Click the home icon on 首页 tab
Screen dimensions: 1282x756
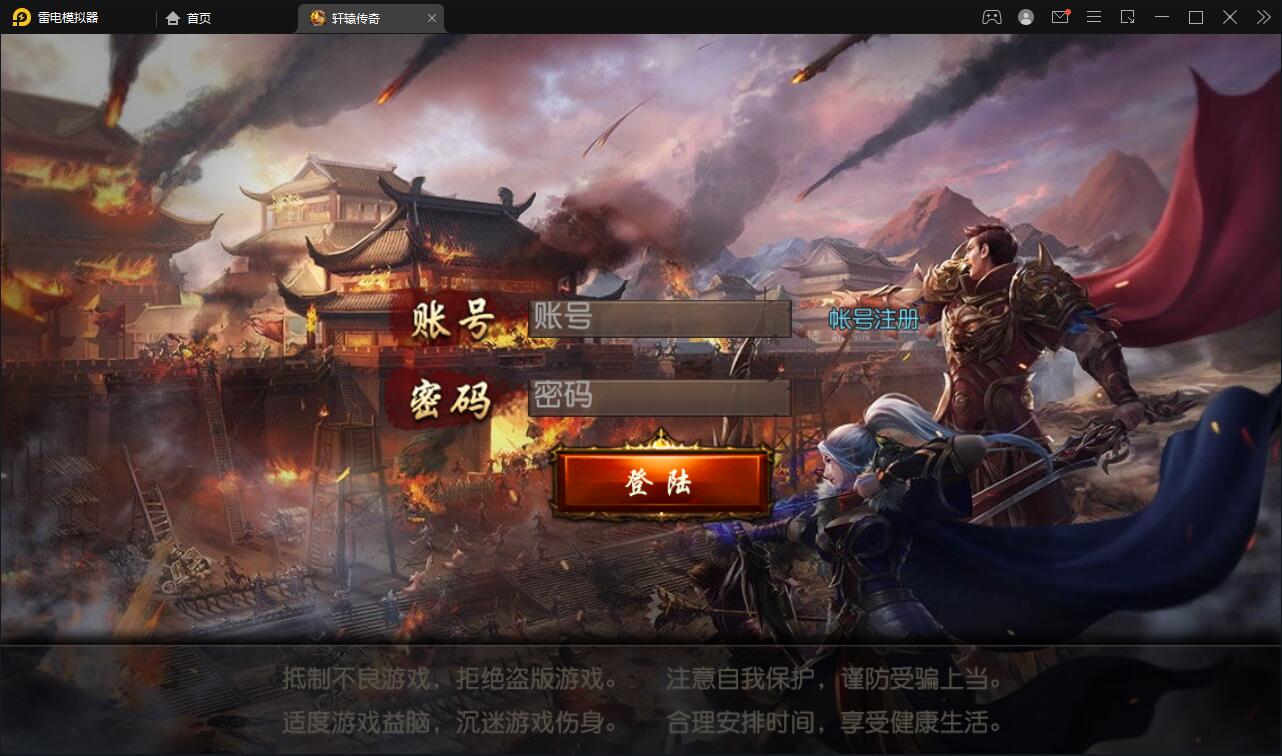(x=171, y=17)
